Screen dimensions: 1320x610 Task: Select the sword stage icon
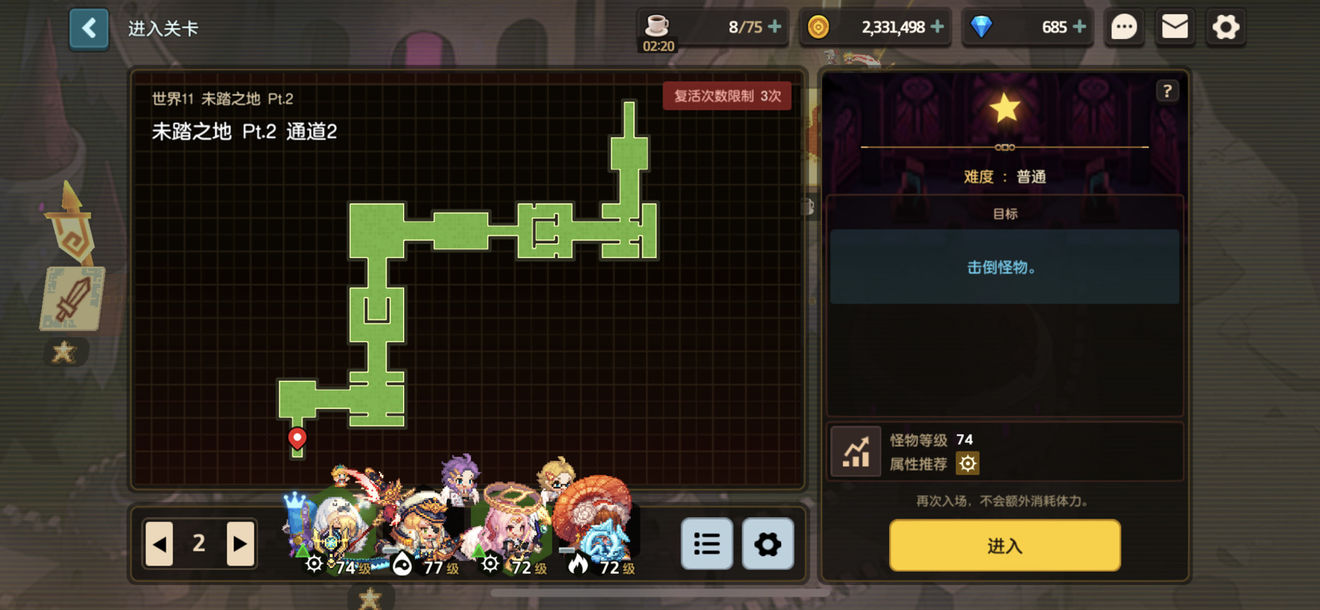(x=72, y=298)
